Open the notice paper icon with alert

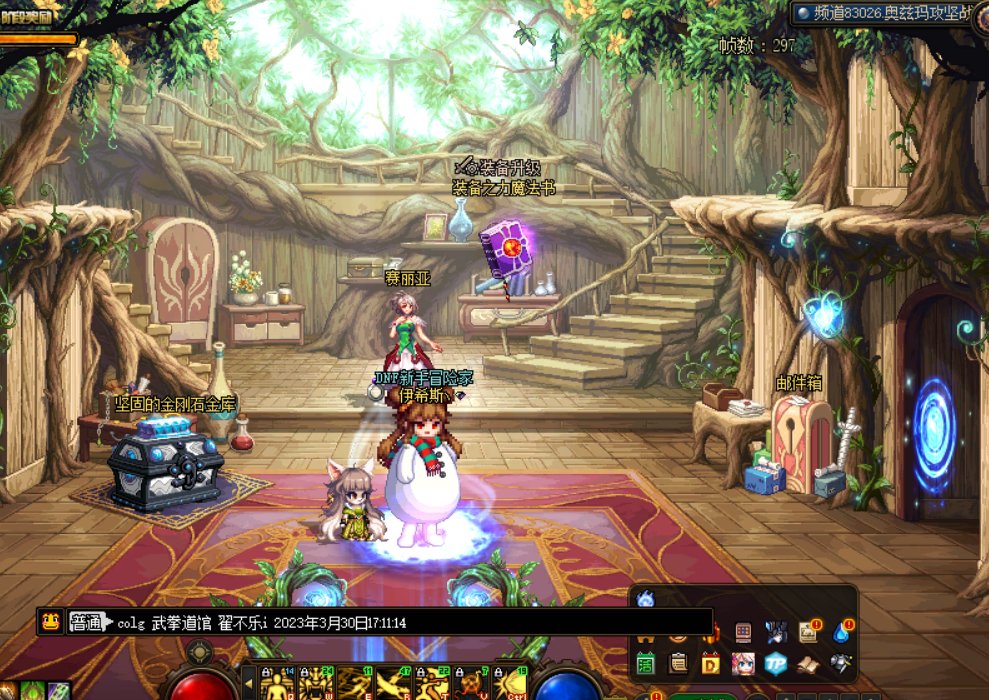808,631
